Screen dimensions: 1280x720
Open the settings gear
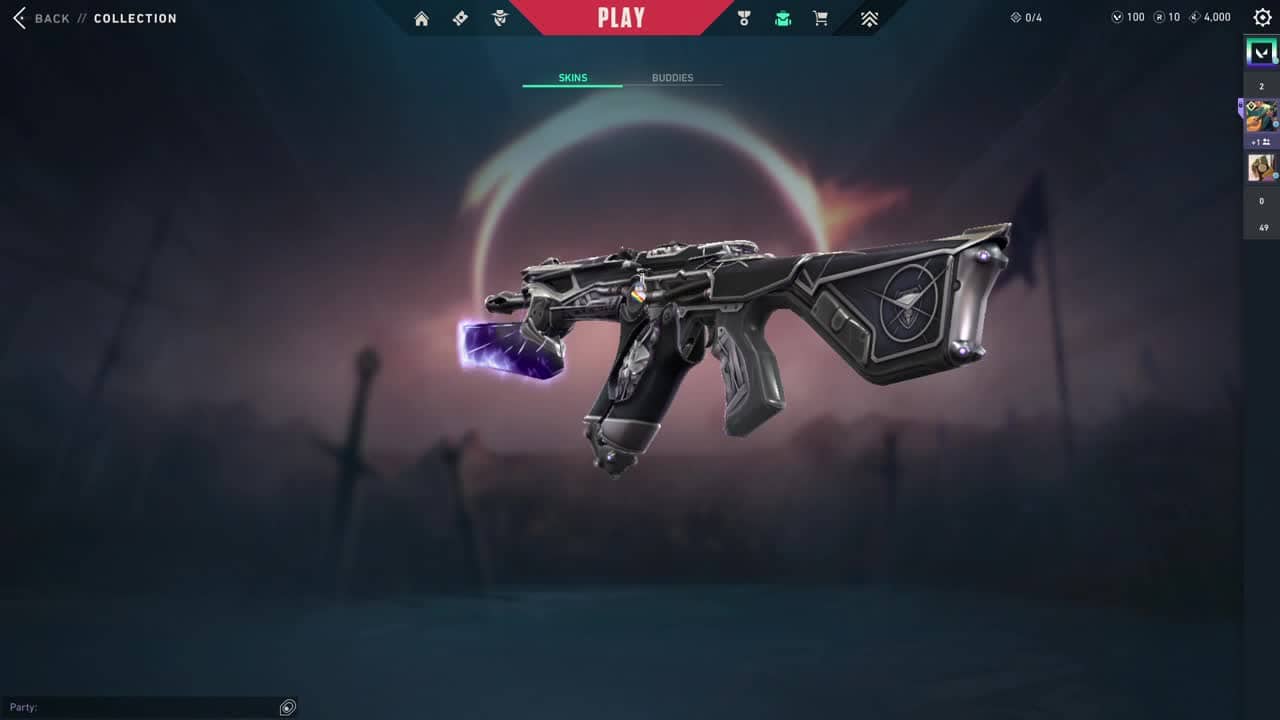[1262, 17]
